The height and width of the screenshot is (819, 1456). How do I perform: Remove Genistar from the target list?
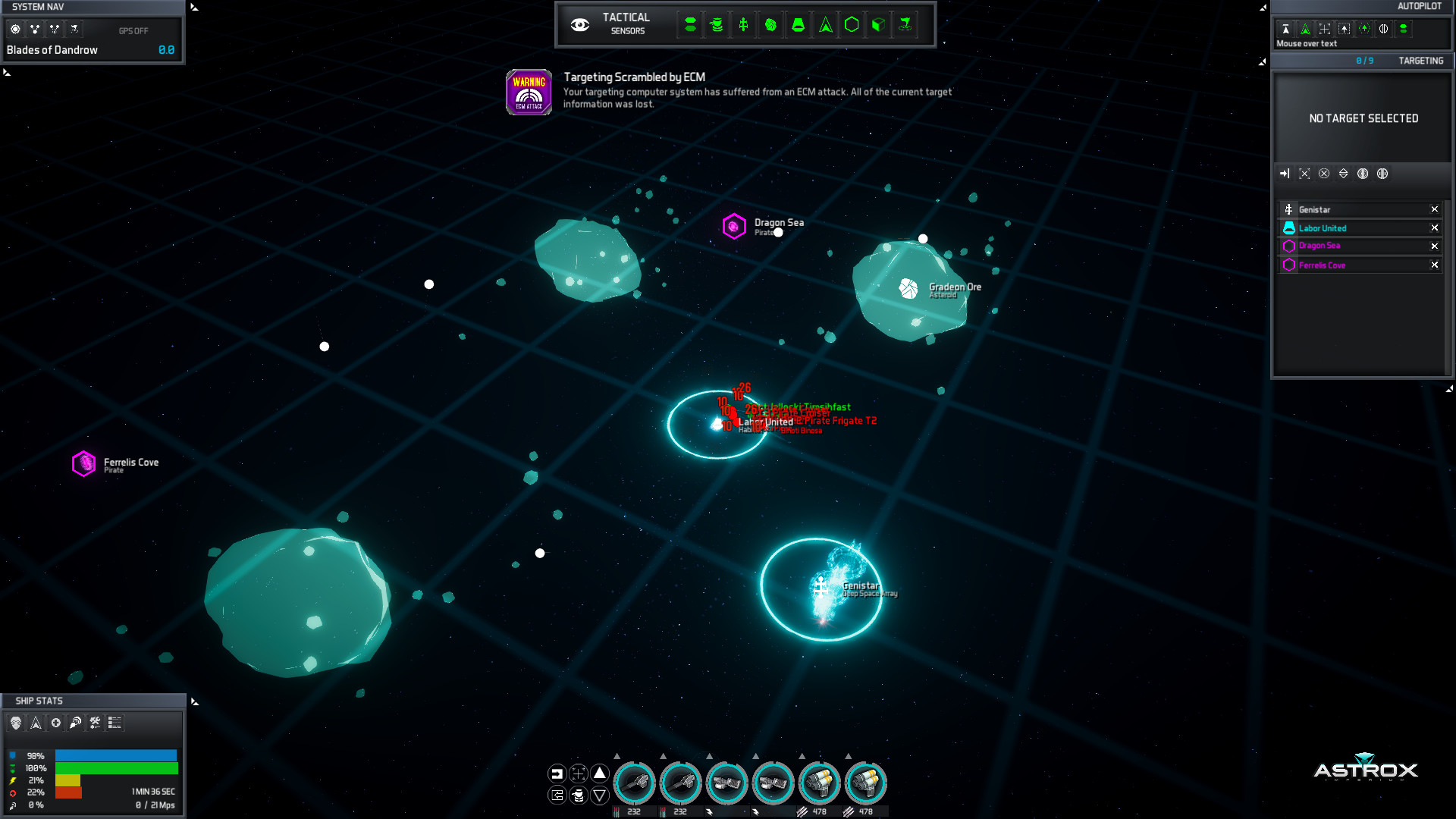pyautogui.click(x=1434, y=210)
